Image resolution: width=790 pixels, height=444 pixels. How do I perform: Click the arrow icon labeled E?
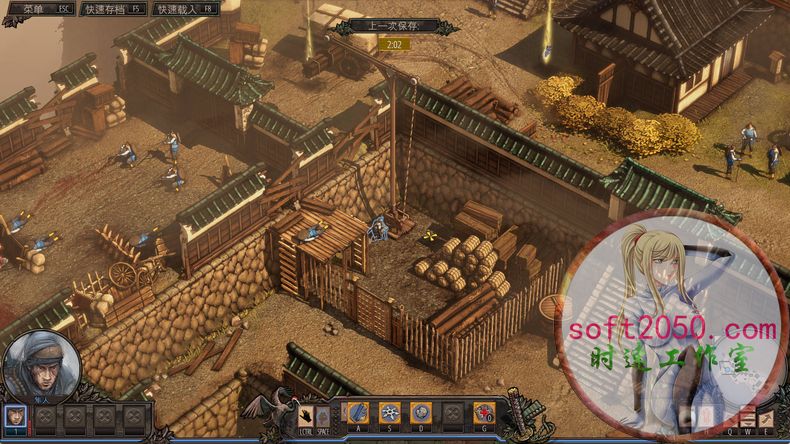point(766,418)
